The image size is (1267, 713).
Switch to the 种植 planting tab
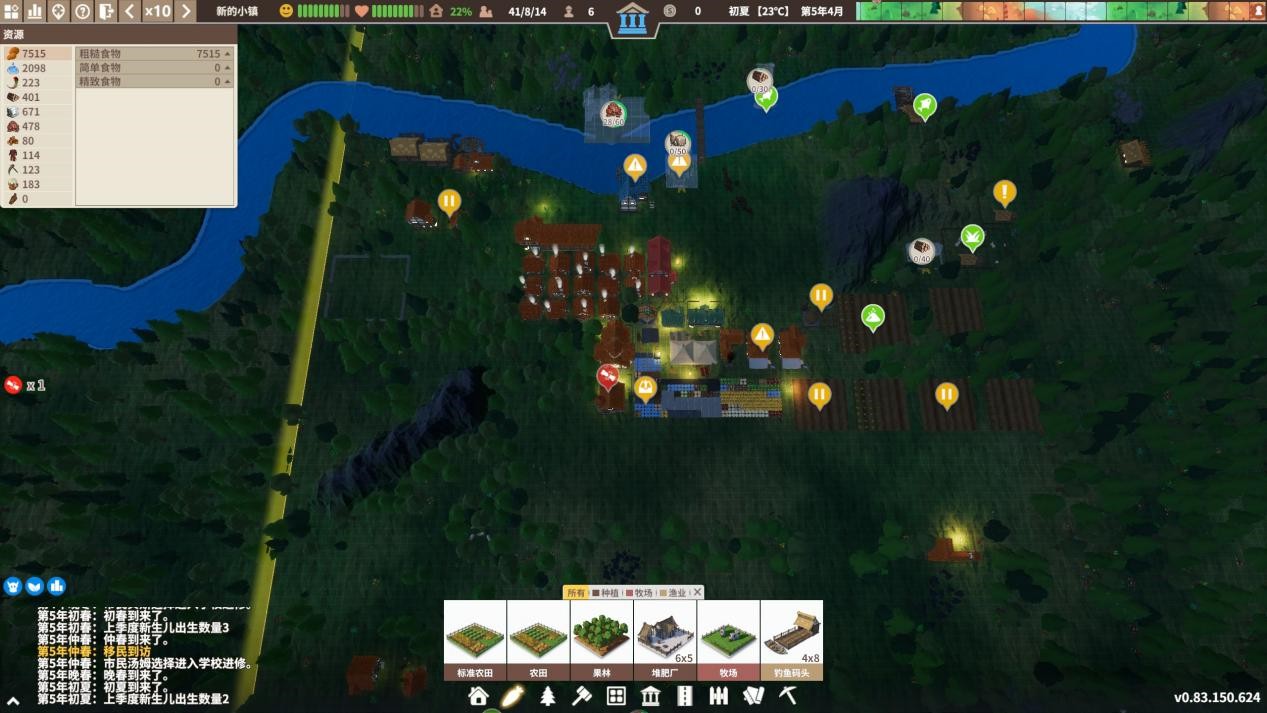[x=607, y=593]
